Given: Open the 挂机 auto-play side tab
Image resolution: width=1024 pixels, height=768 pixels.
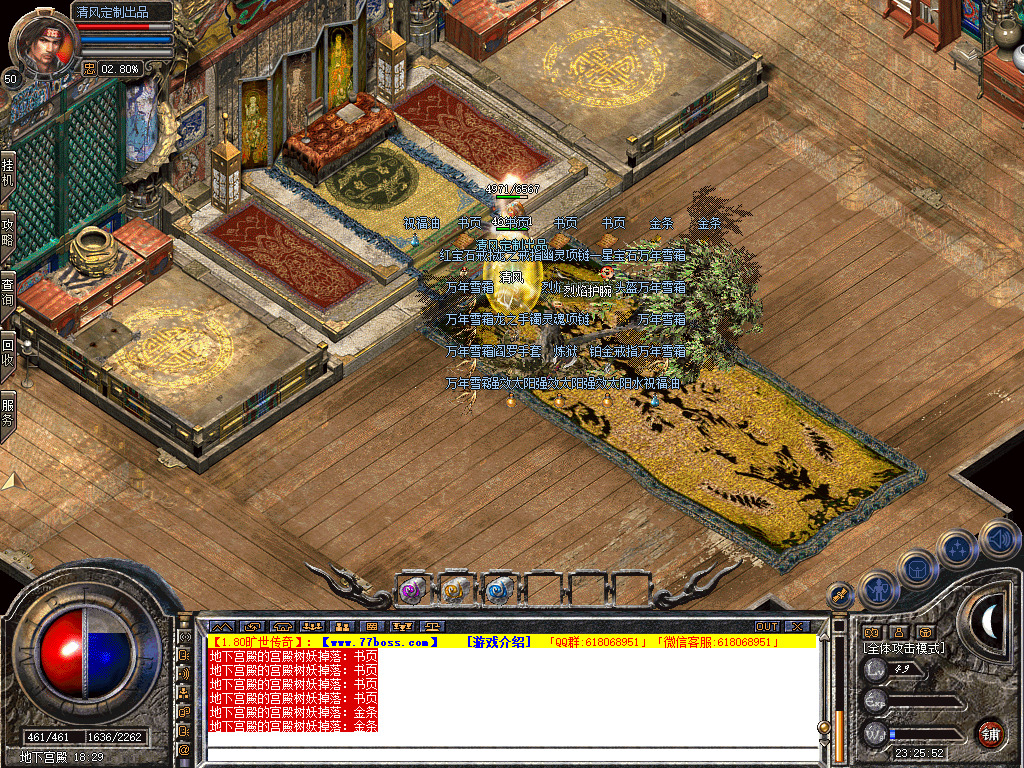Looking at the screenshot, I should point(8,172).
